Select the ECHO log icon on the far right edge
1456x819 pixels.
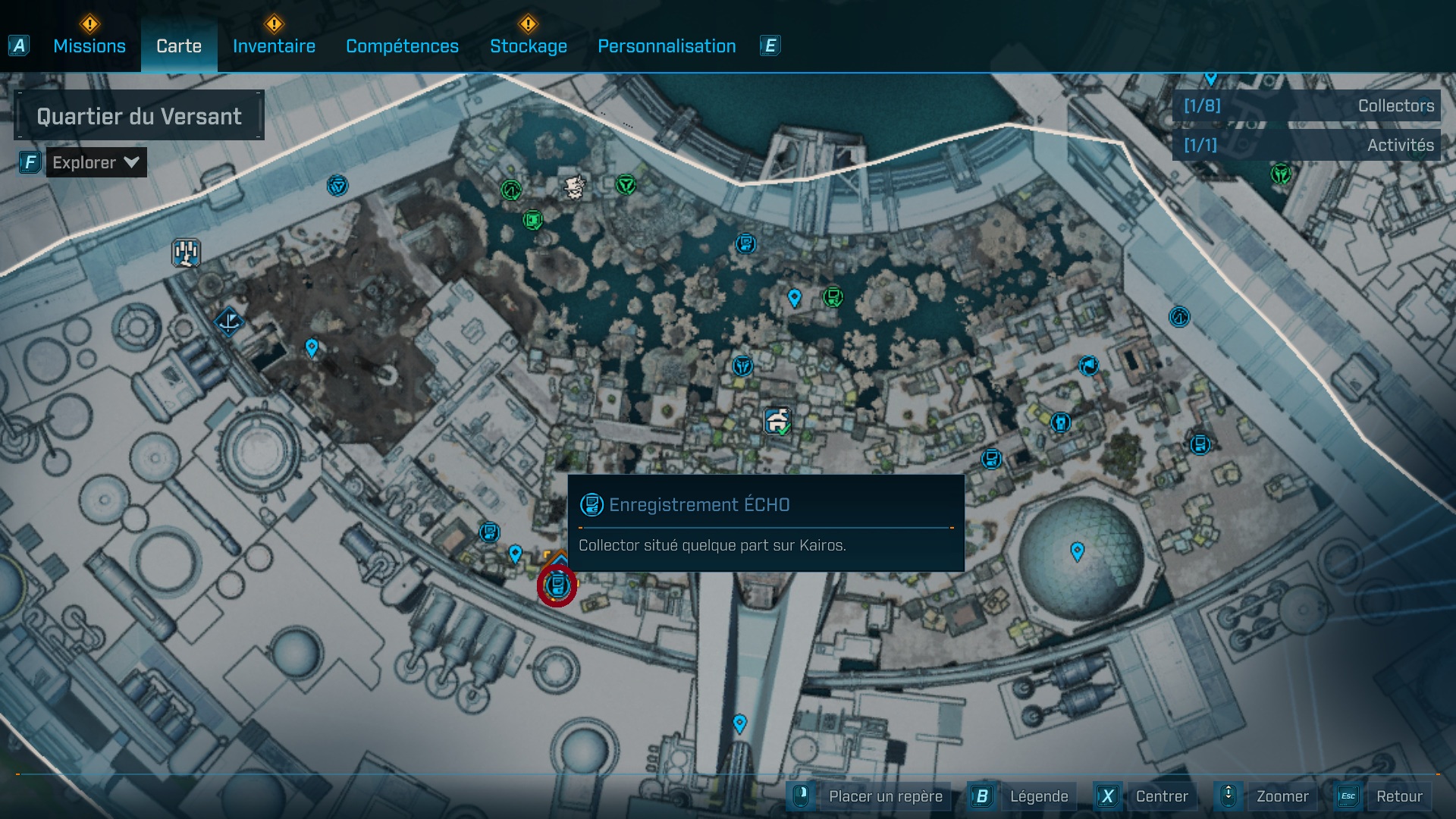point(1200,444)
